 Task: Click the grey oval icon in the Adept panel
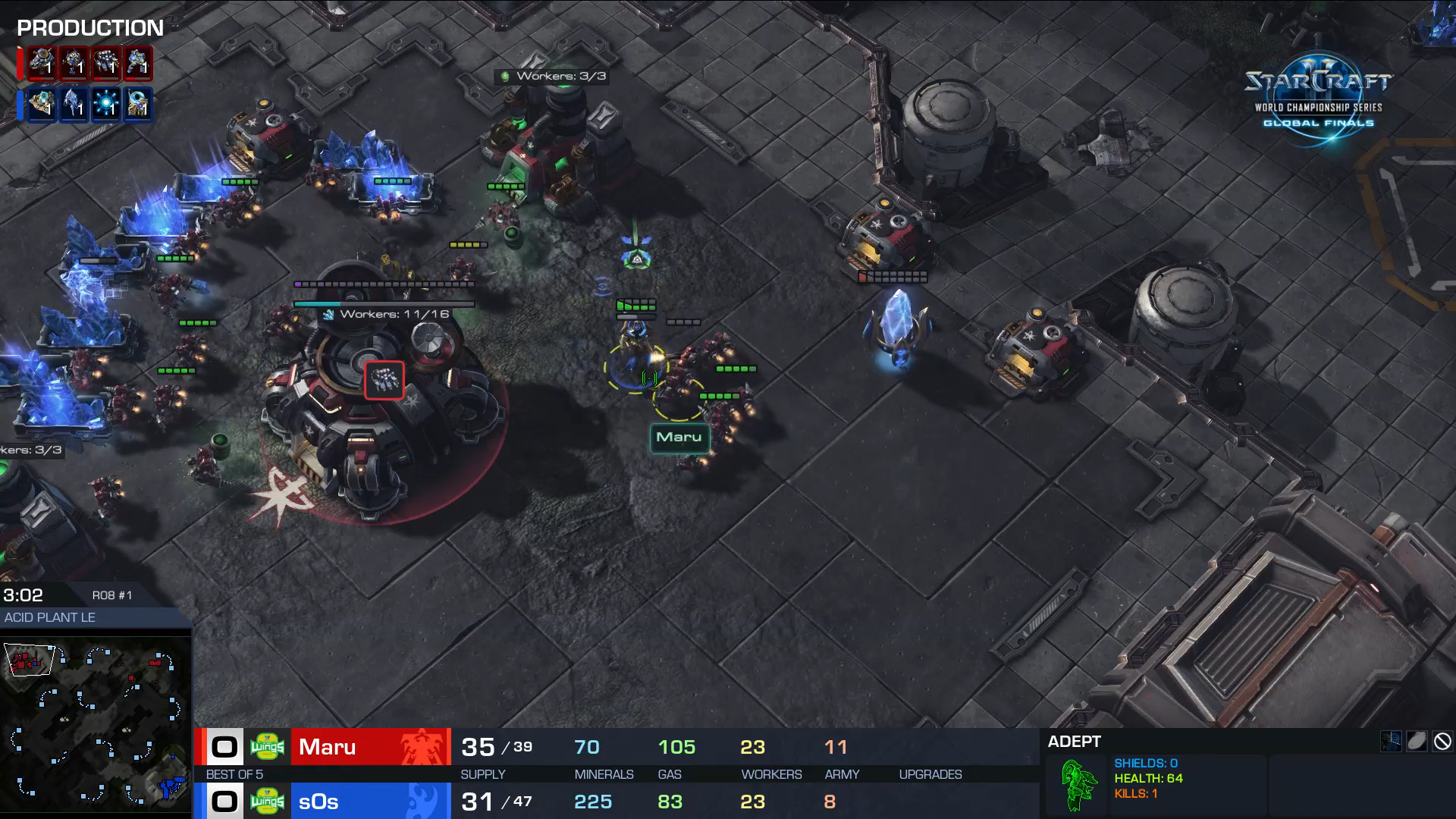[x=1417, y=742]
